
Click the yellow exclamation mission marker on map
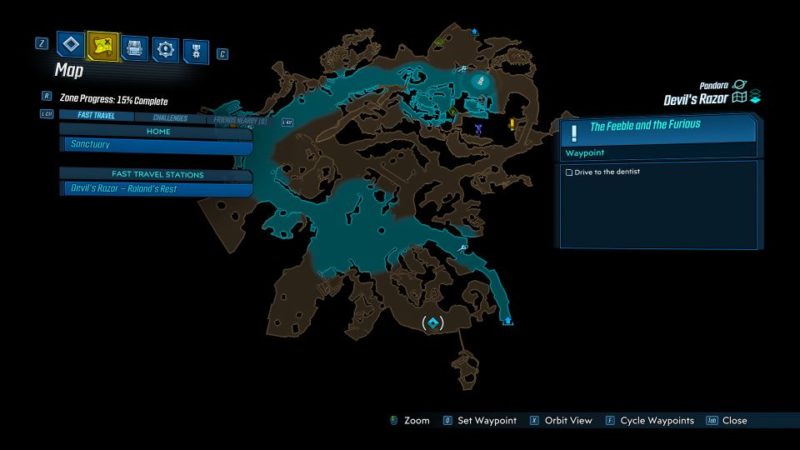[512, 125]
